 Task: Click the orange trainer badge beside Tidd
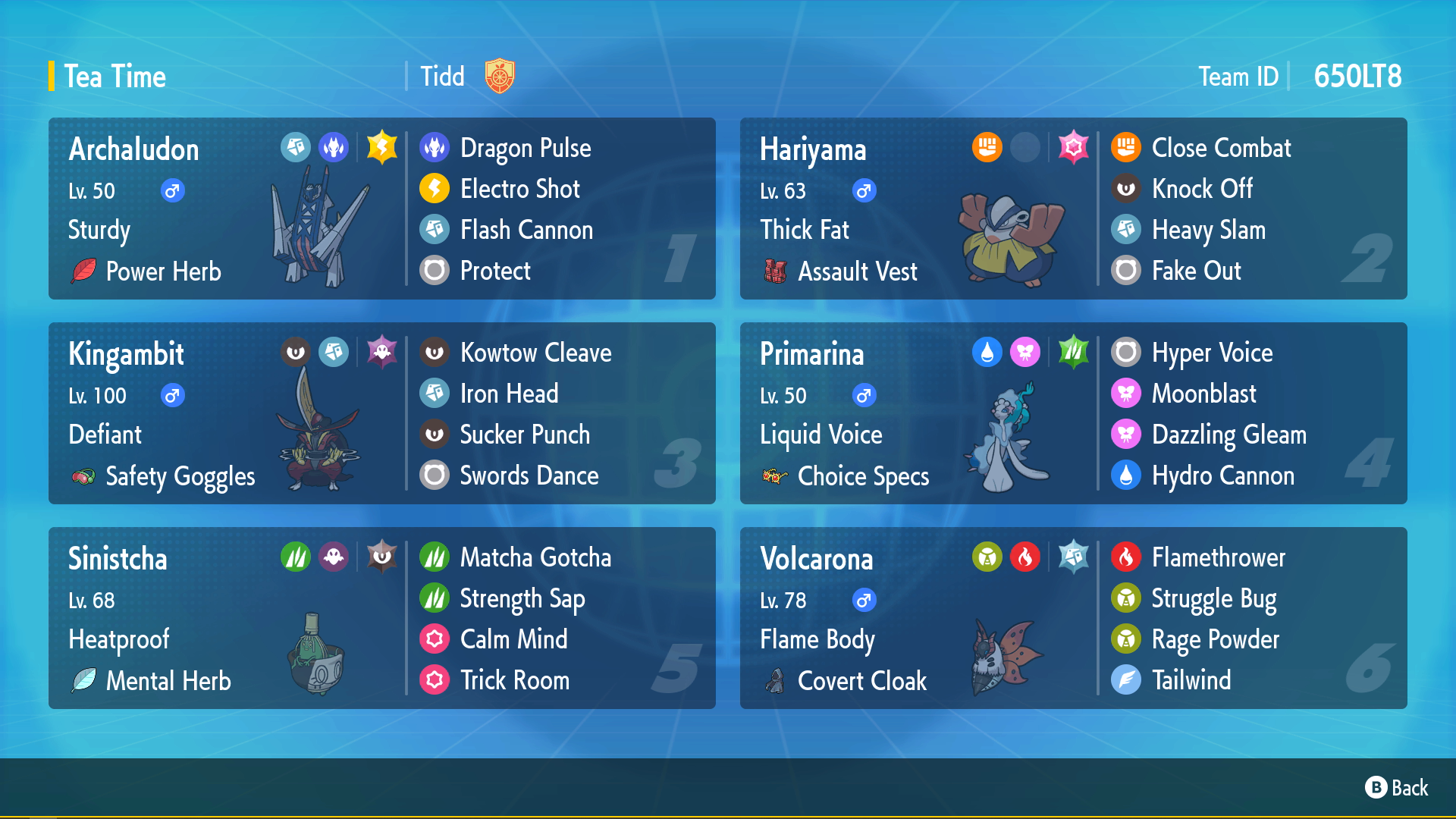point(500,76)
